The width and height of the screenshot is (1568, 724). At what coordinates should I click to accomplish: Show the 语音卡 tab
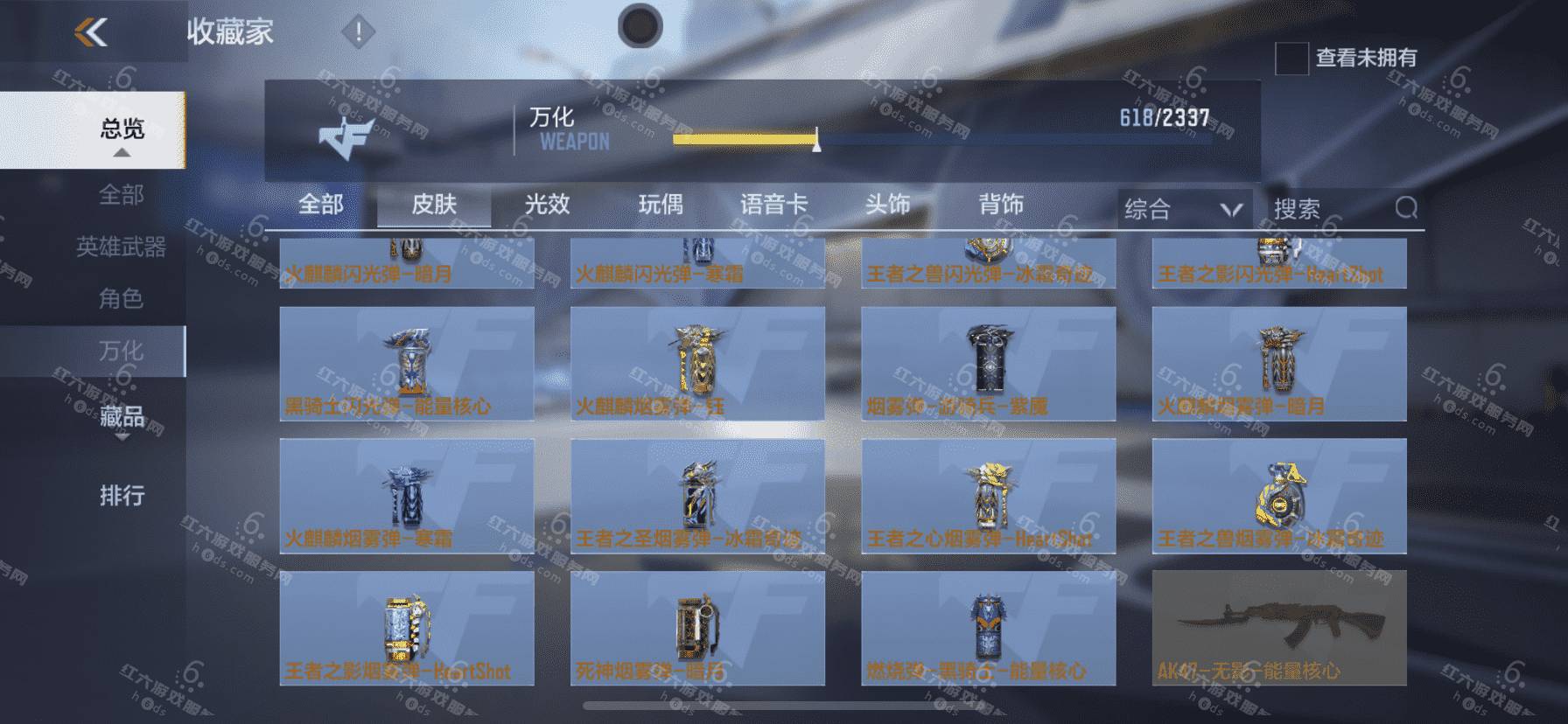[x=773, y=205]
